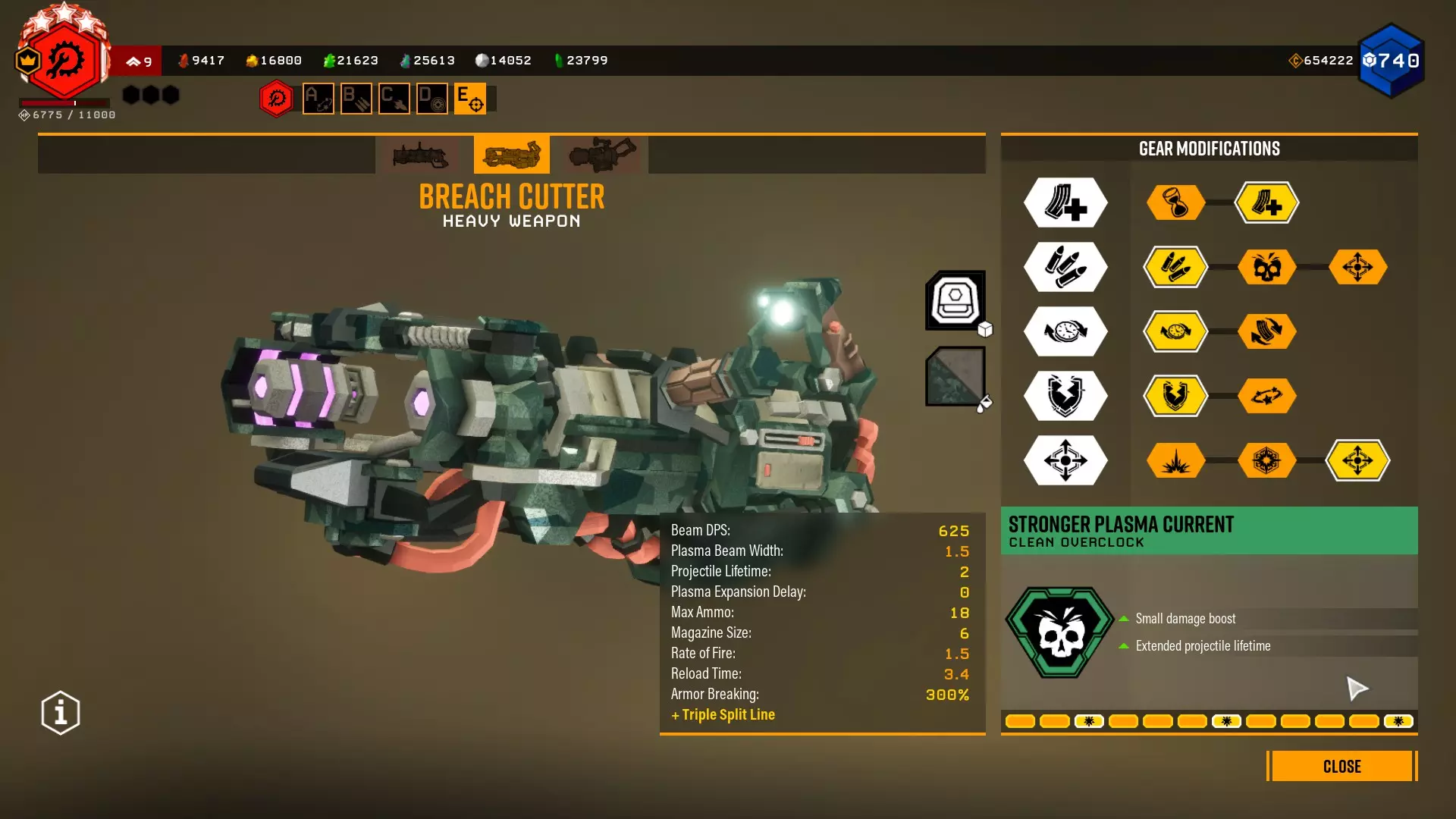Open the Stronger Plasma Current overclock icon
1456x819 pixels.
[1060, 632]
